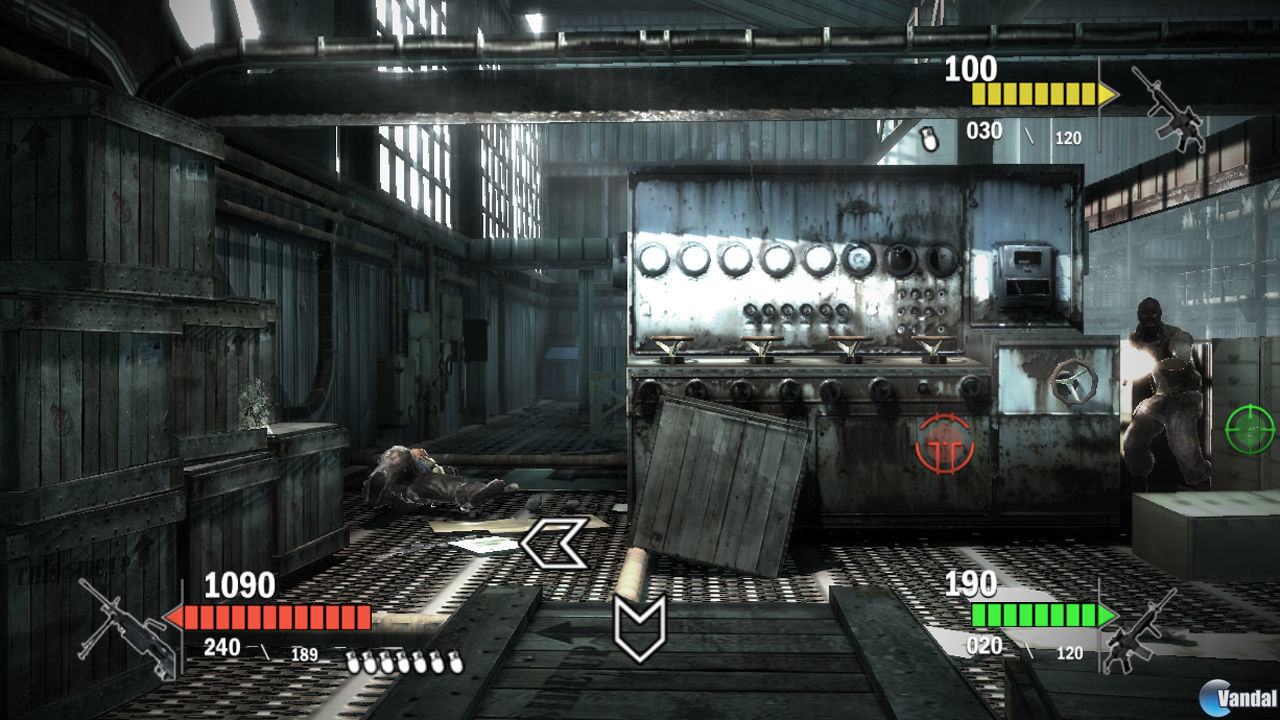The height and width of the screenshot is (720, 1280).
Task: Click the grenade icon beside the 030 ammo
Action: pyautogui.click(x=930, y=135)
